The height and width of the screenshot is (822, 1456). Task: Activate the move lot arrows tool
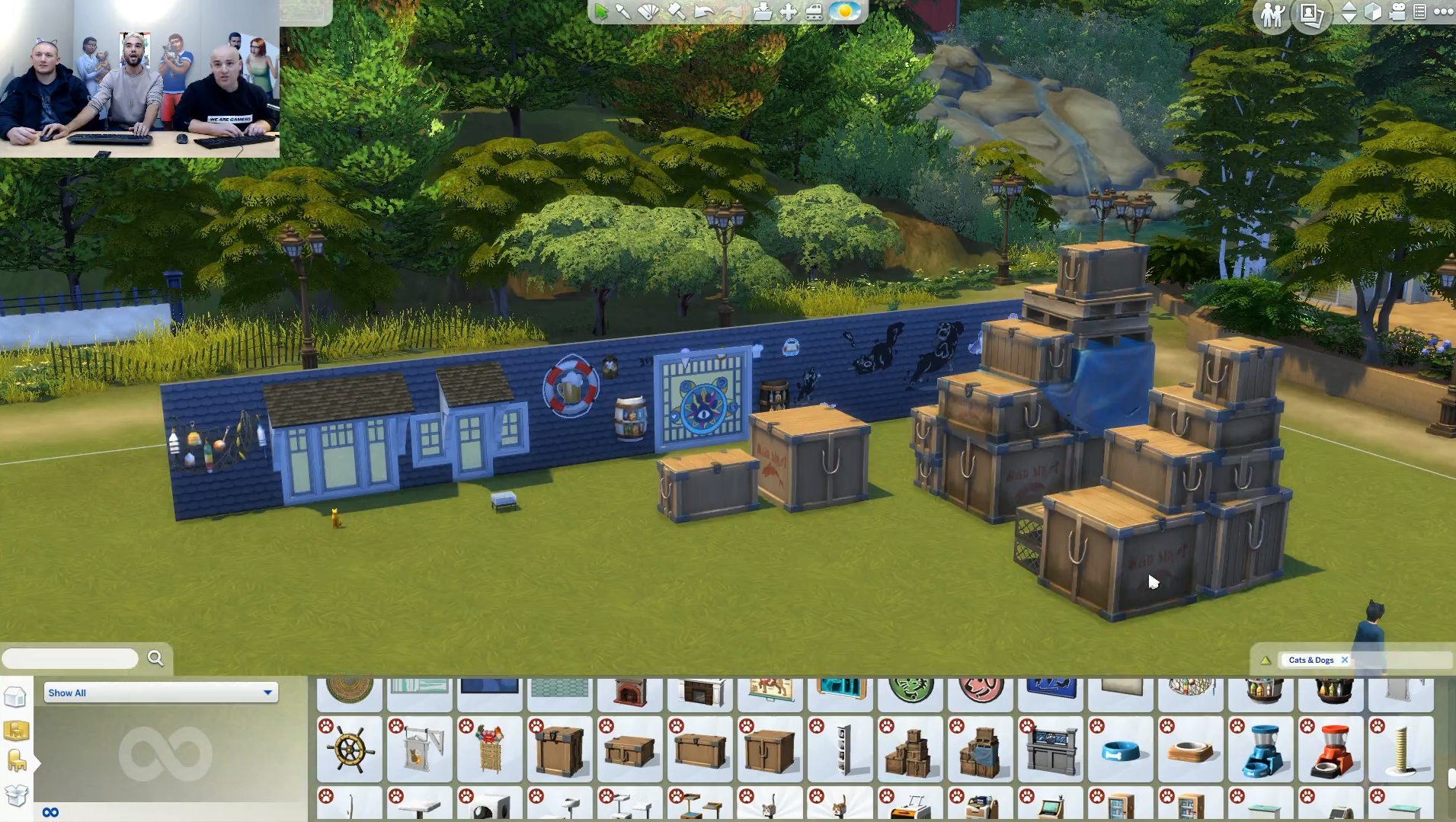click(789, 11)
